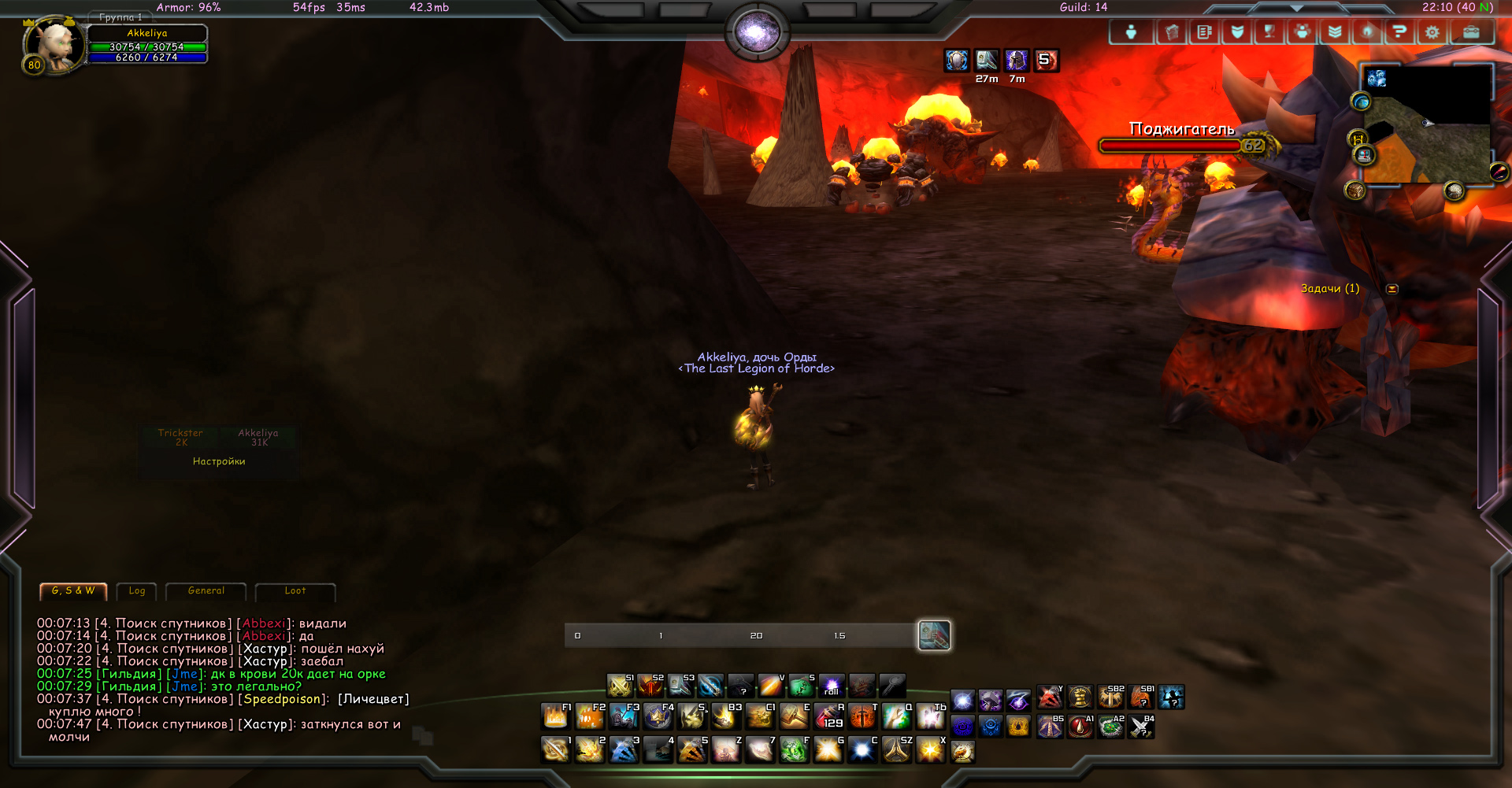Screen dimensions: 1512x788
Task: Activate the crown ability bound to F4
Action: click(658, 716)
